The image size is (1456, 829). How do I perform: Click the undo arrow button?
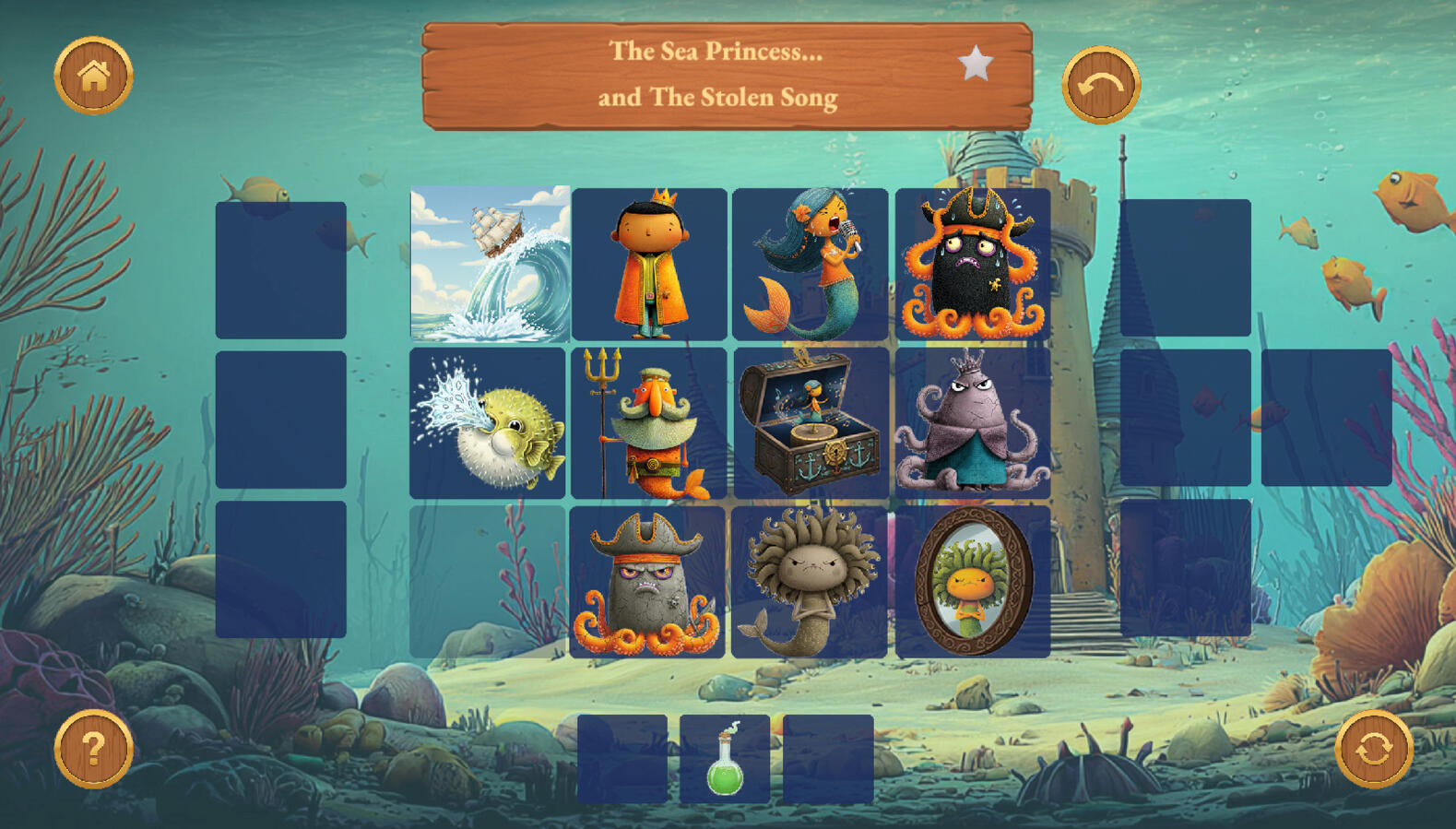pos(1101,86)
